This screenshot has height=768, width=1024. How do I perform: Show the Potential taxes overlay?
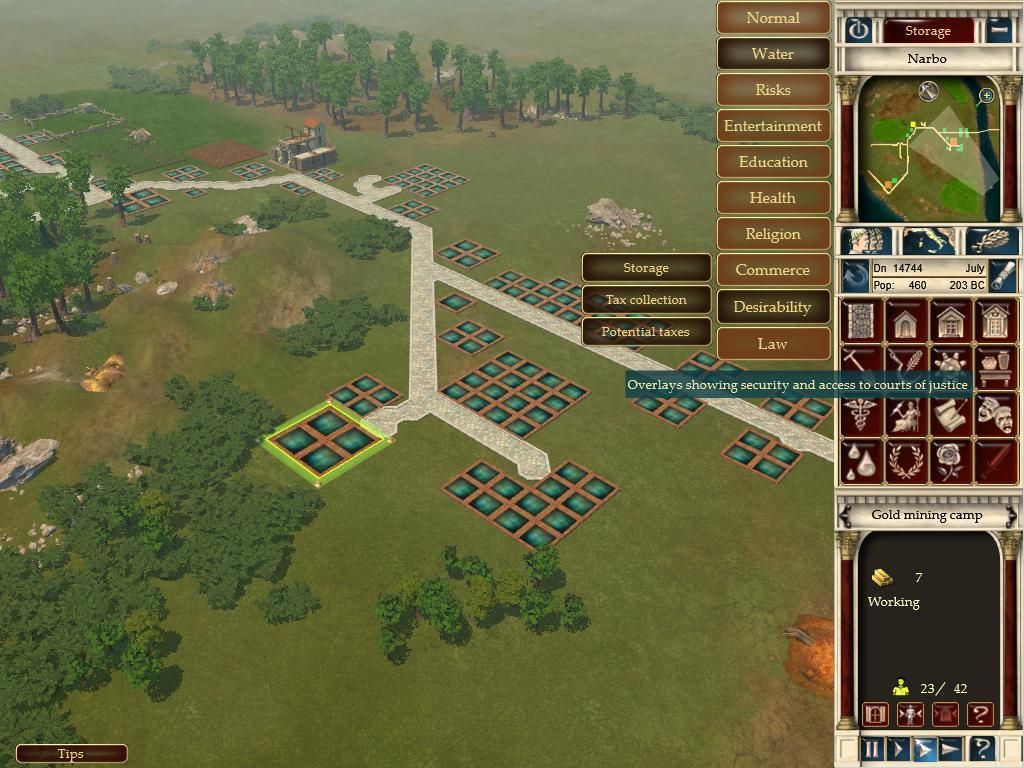pos(646,332)
